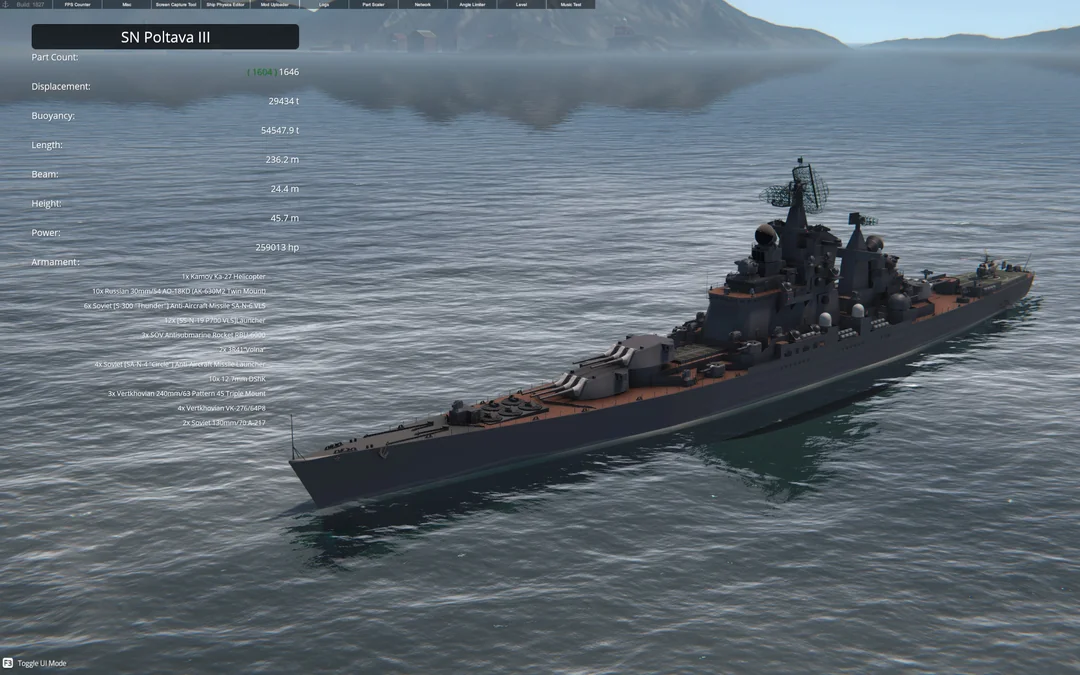1080x675 pixels.
Task: Open the Part Scaler tool
Action: (373, 5)
